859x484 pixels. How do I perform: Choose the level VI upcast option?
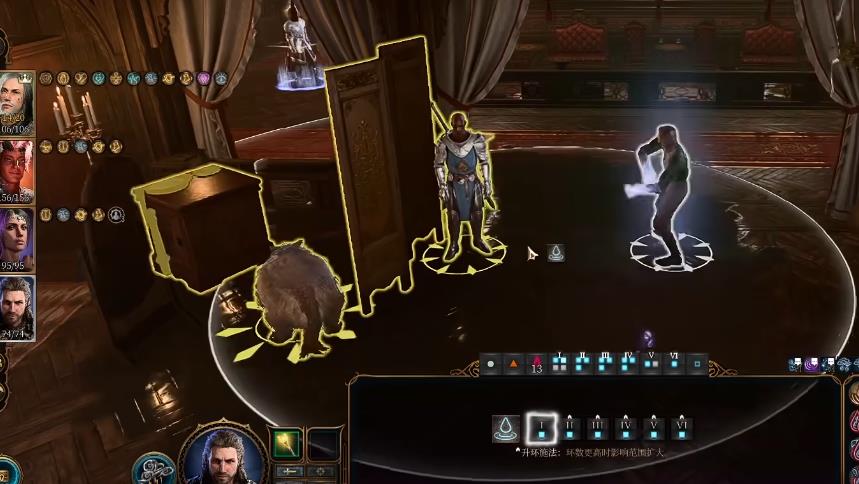tap(683, 430)
